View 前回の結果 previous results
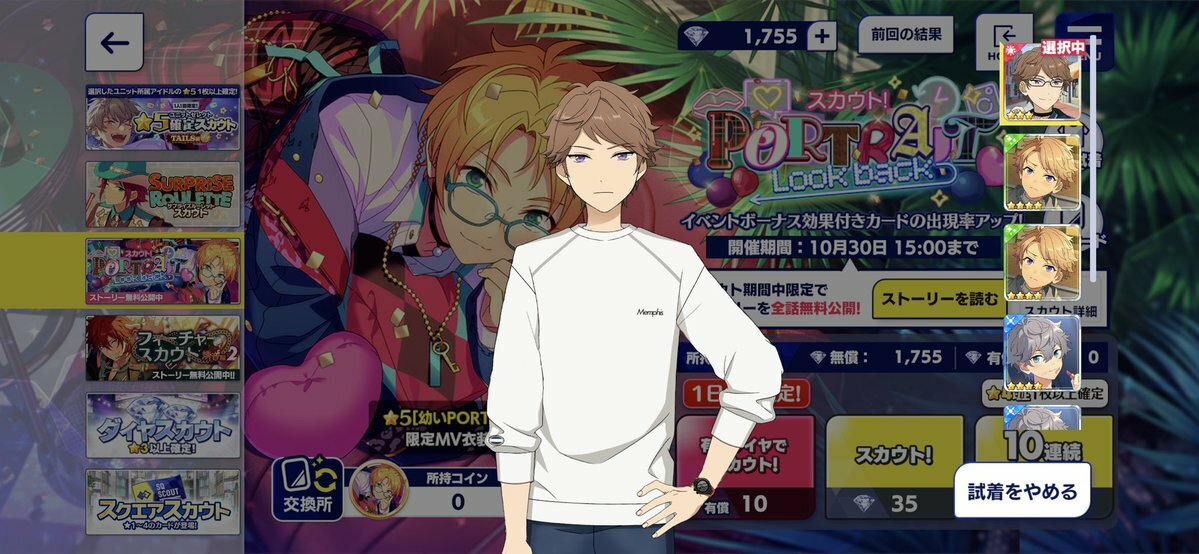Viewport: 1199px width, 554px height. [x=906, y=35]
